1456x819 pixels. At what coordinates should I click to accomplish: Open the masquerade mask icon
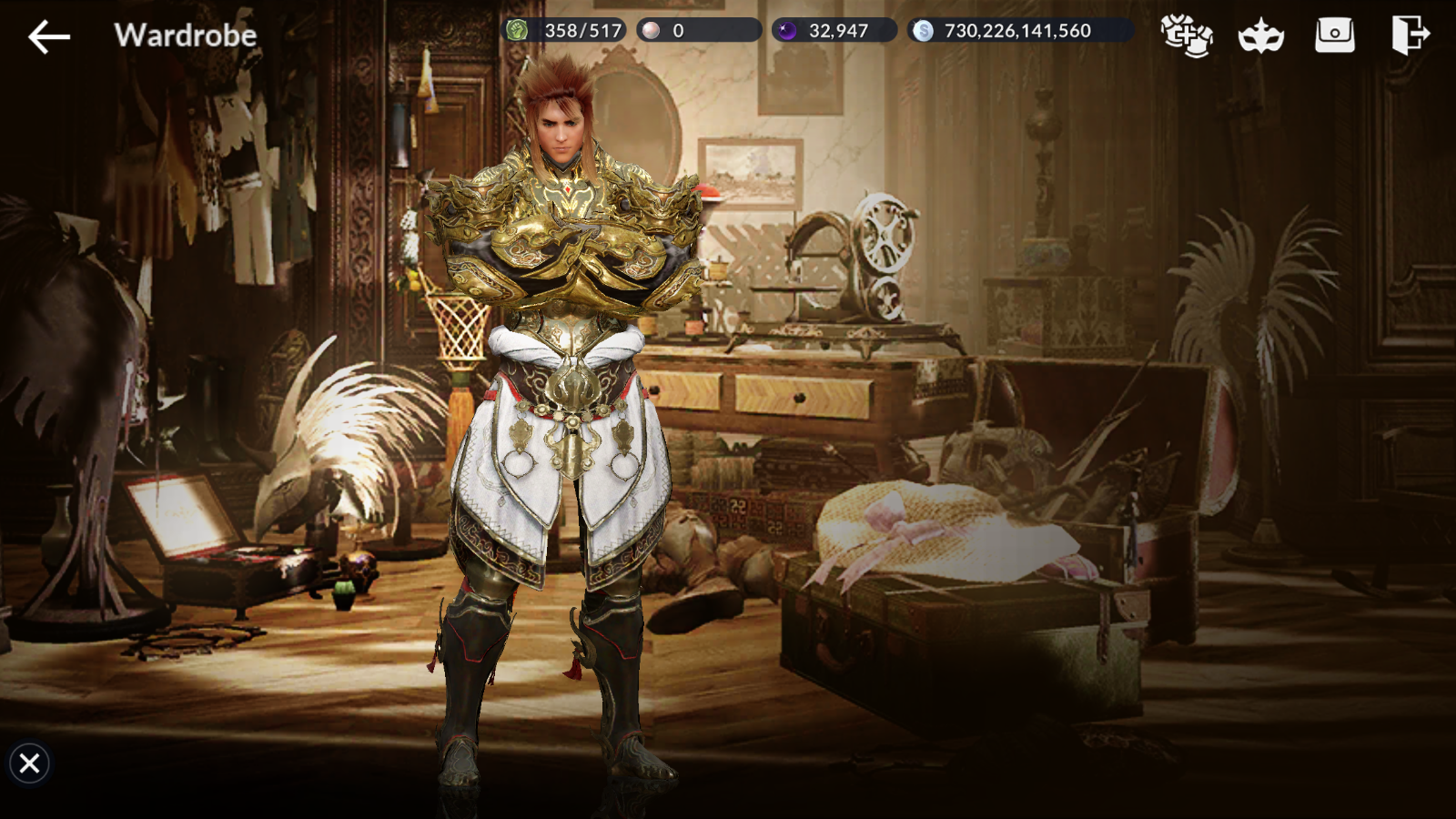tap(1260, 36)
